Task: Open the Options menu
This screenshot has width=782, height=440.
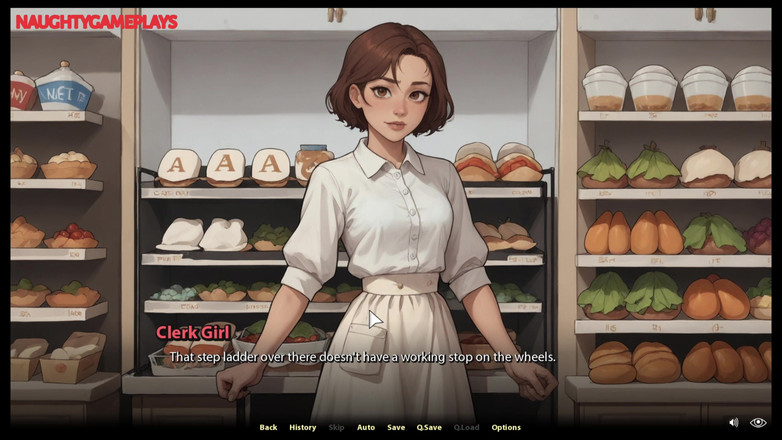Action: pos(506,427)
